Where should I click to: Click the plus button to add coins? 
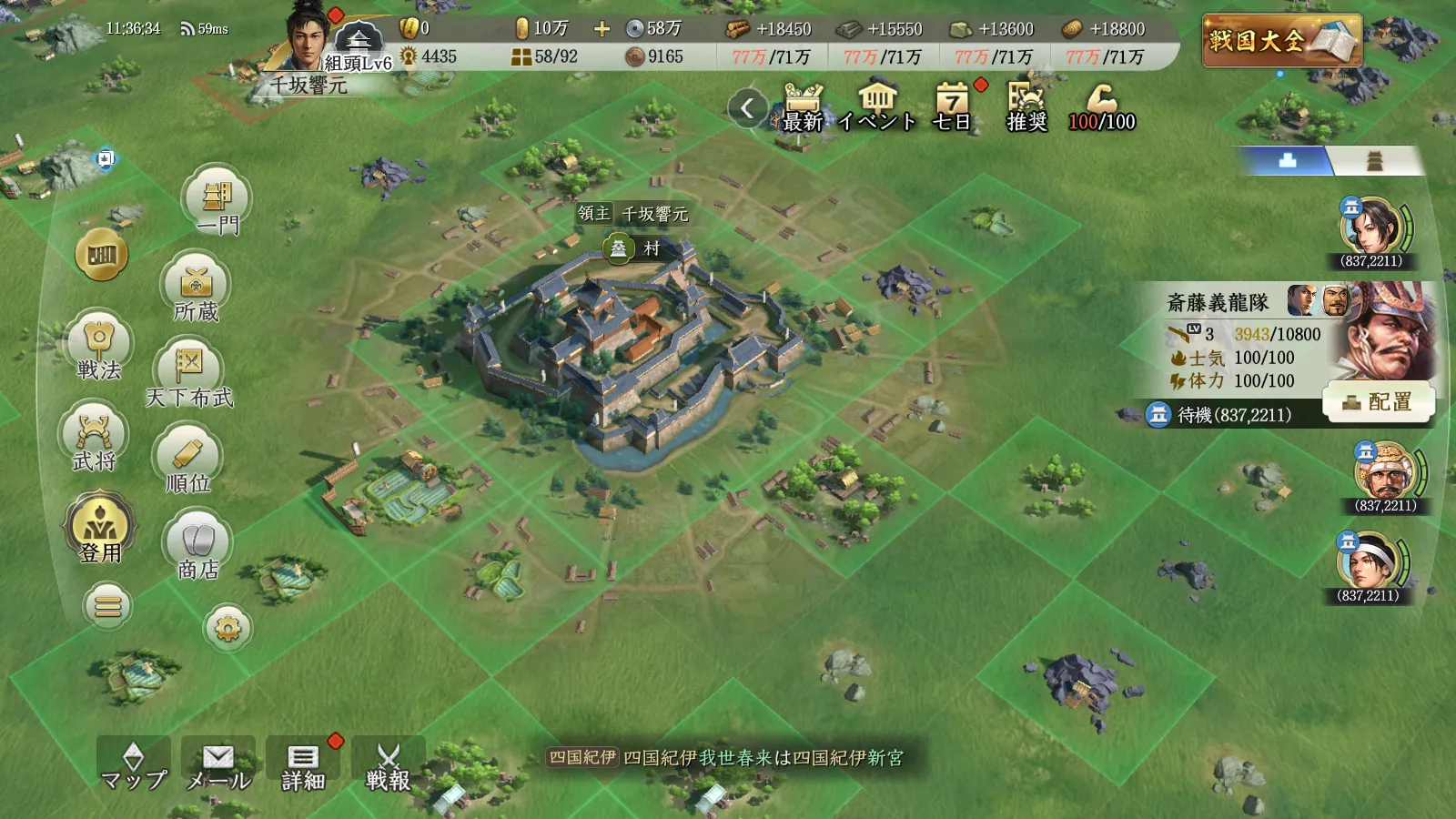tap(602, 29)
